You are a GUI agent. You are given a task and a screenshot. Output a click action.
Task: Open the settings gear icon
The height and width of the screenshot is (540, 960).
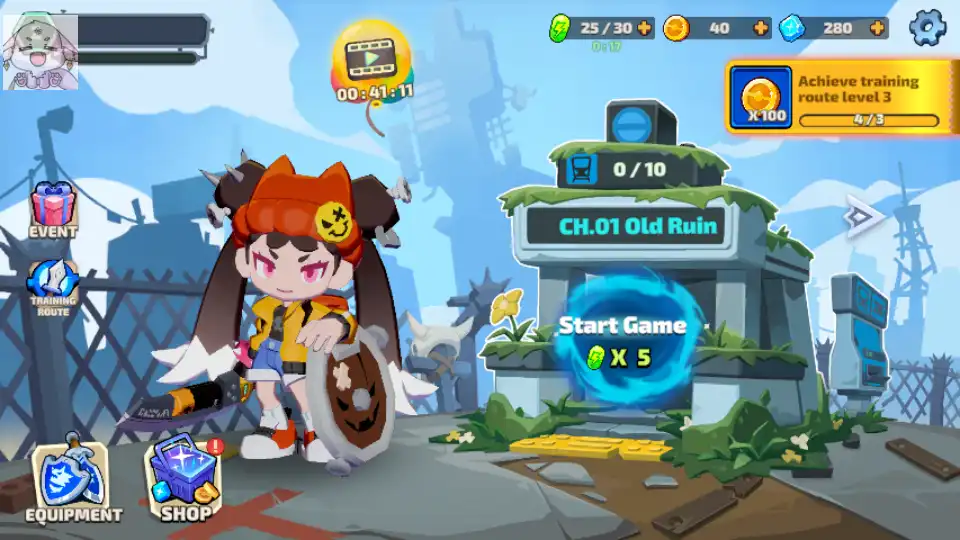click(927, 27)
